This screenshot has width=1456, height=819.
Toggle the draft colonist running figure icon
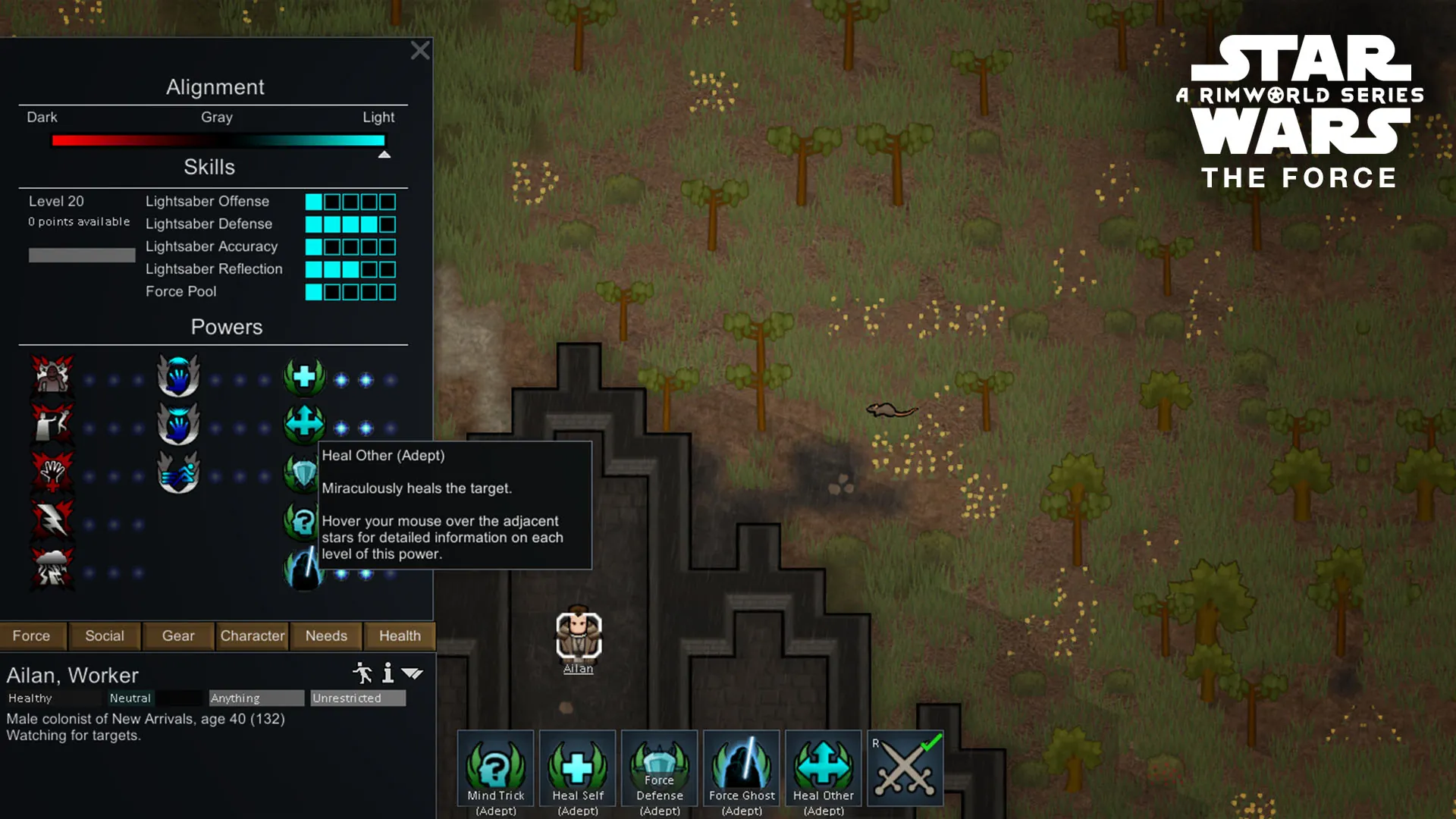tap(362, 673)
